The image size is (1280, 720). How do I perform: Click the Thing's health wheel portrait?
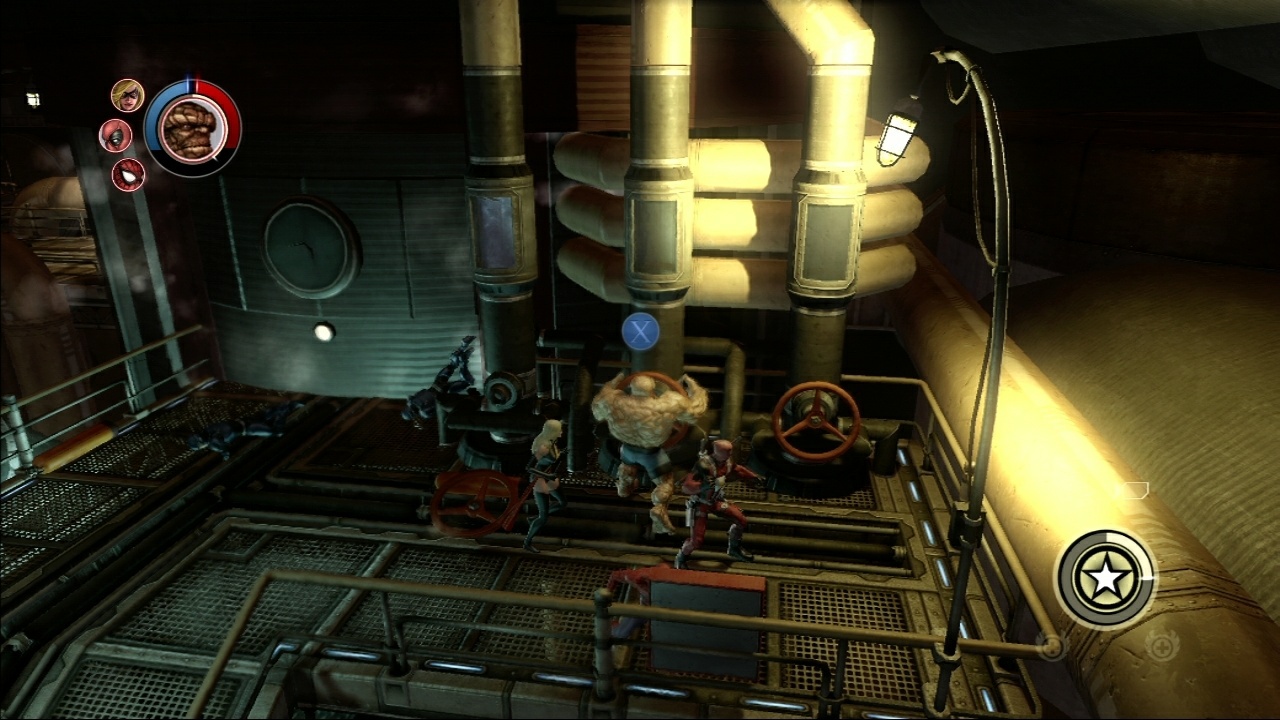click(x=188, y=129)
